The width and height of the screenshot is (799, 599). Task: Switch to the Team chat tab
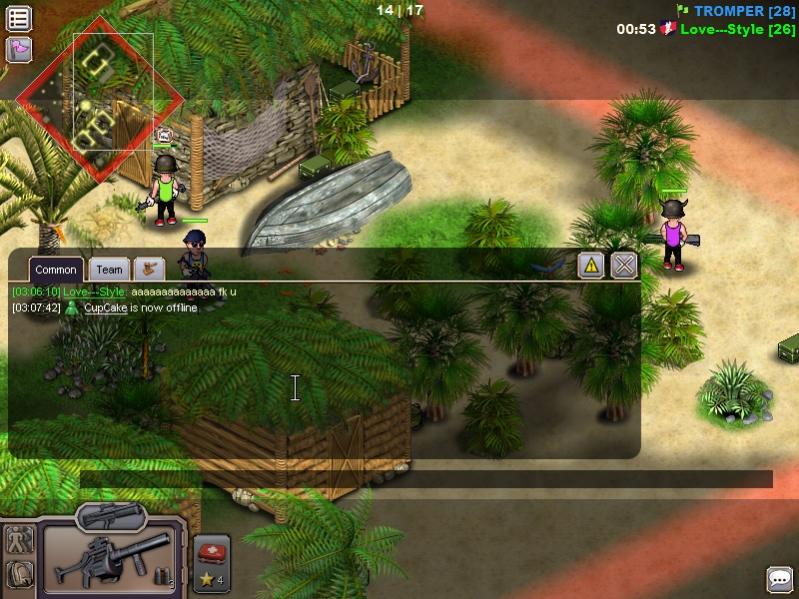coord(109,269)
